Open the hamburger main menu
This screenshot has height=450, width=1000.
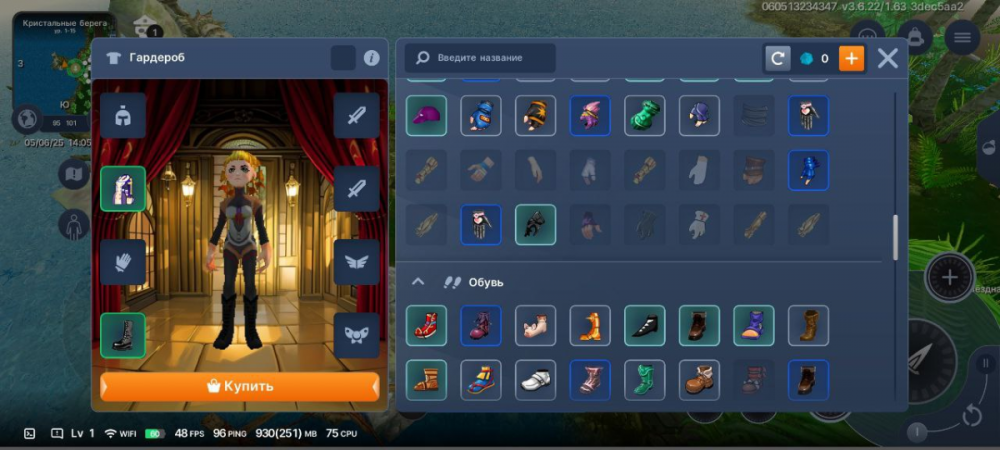point(962,38)
